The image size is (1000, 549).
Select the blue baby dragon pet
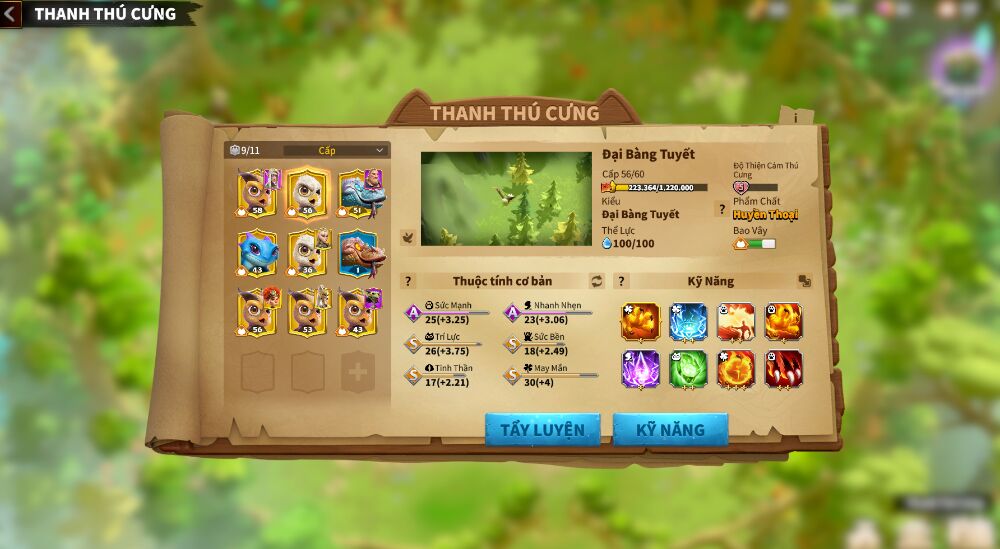257,254
